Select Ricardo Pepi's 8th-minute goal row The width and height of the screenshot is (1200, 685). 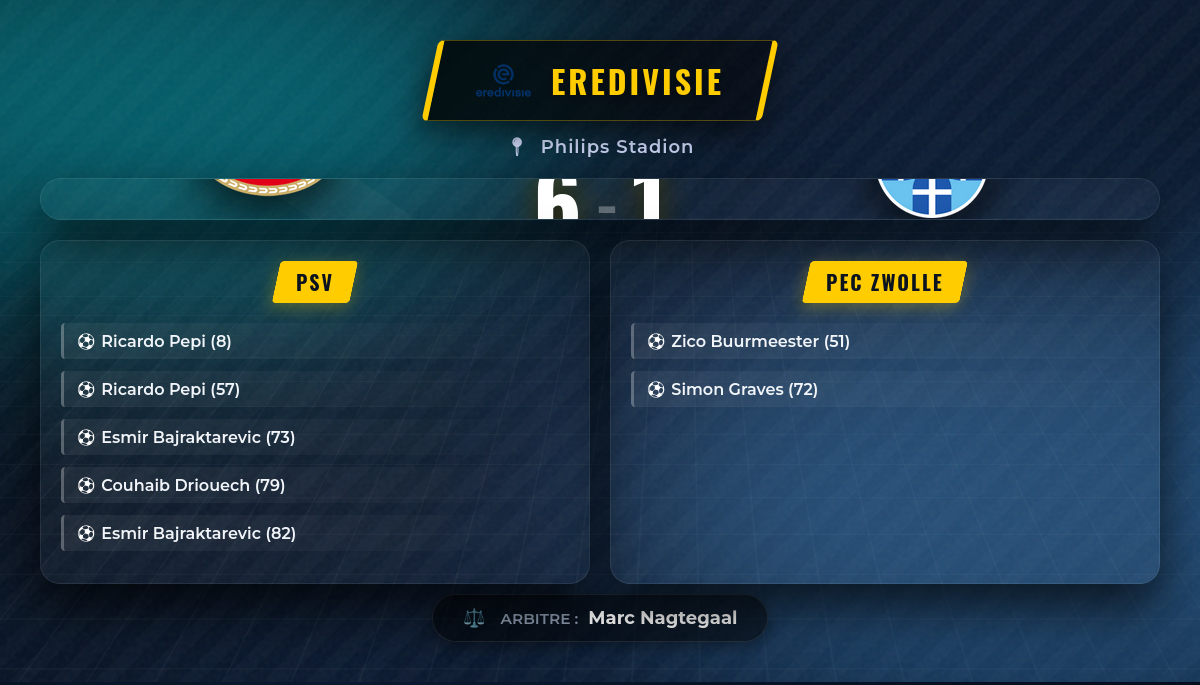(x=166, y=341)
